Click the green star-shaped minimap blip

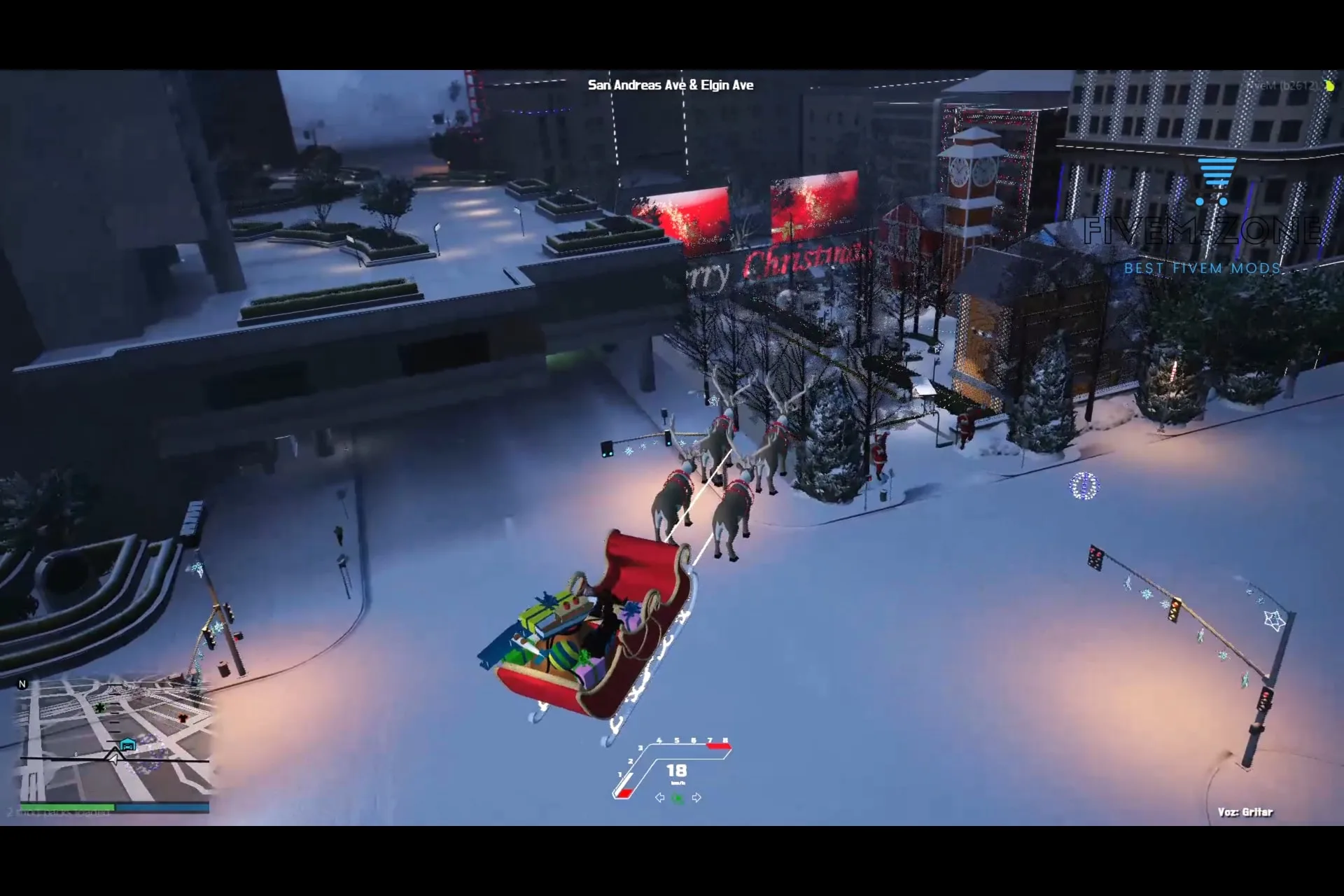pyautogui.click(x=100, y=708)
